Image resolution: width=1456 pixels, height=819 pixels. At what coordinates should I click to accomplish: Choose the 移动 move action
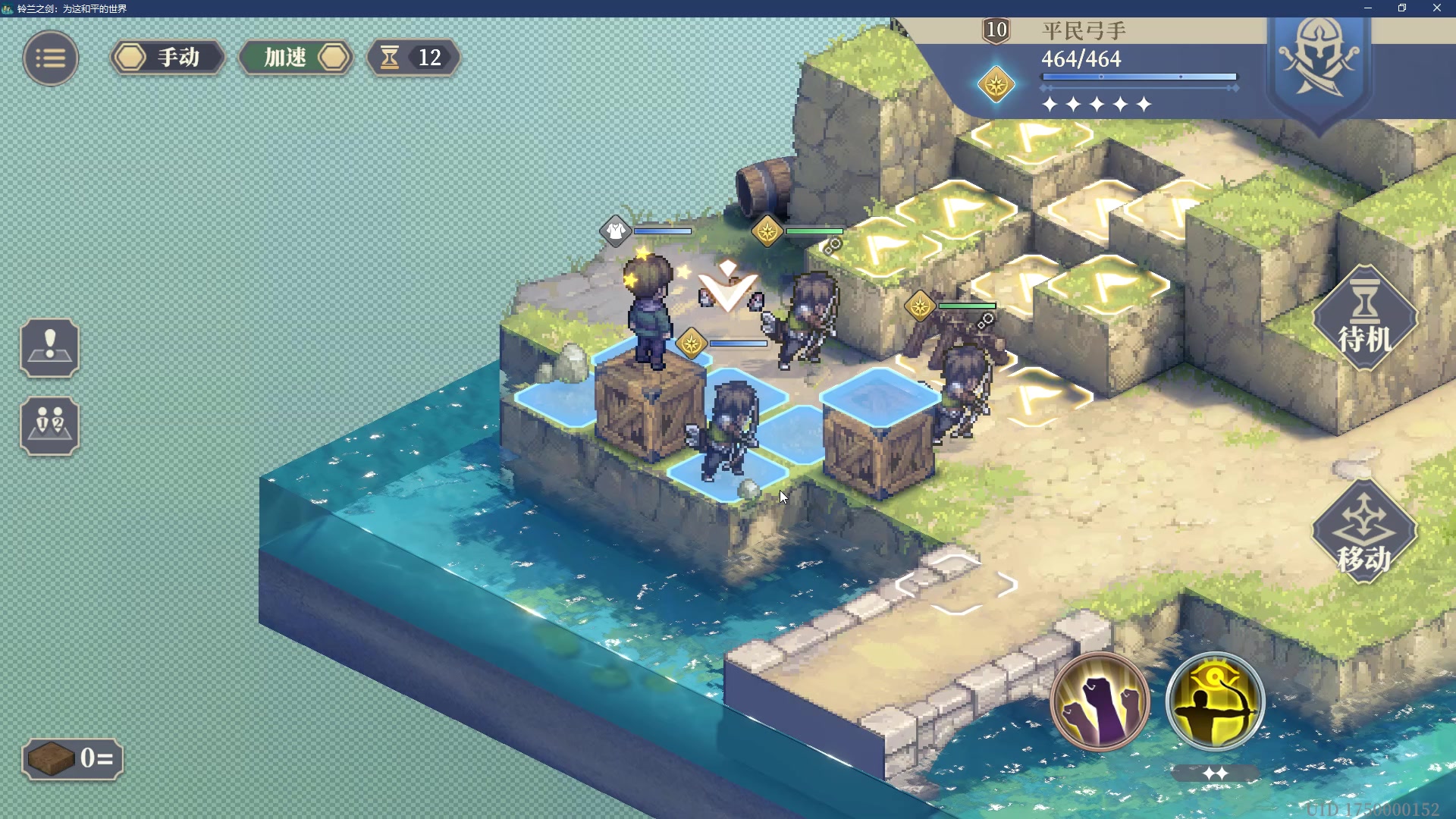[x=1364, y=532]
